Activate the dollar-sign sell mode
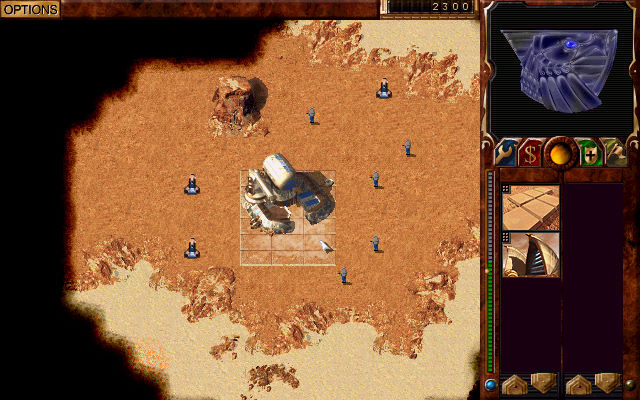The image size is (640, 400). pyautogui.click(x=530, y=153)
